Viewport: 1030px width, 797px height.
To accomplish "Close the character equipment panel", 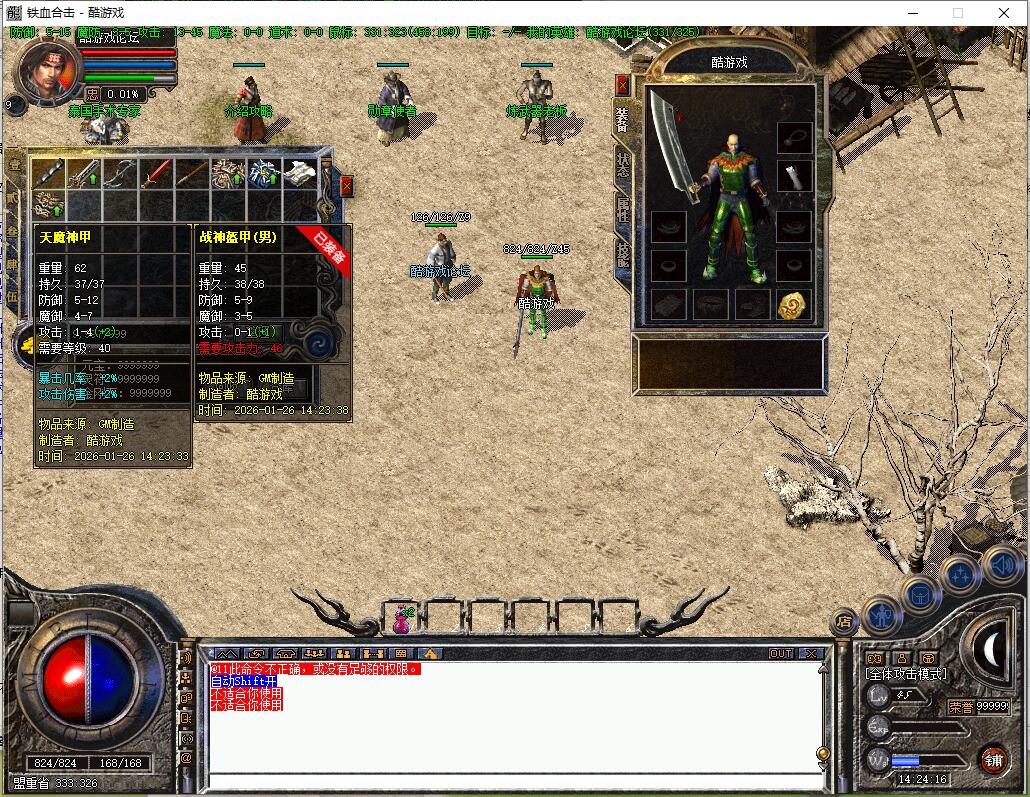I will click(x=623, y=84).
